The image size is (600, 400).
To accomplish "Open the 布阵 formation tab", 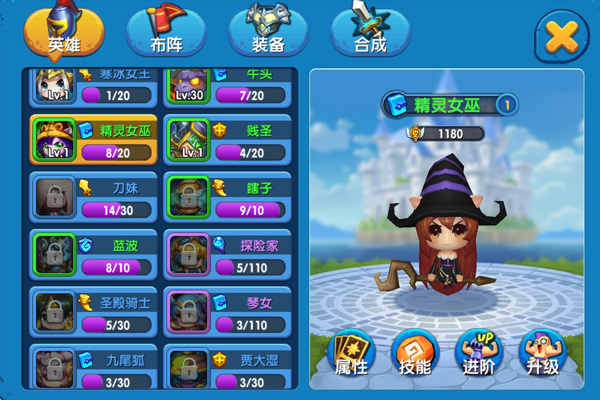I will click(x=165, y=35).
